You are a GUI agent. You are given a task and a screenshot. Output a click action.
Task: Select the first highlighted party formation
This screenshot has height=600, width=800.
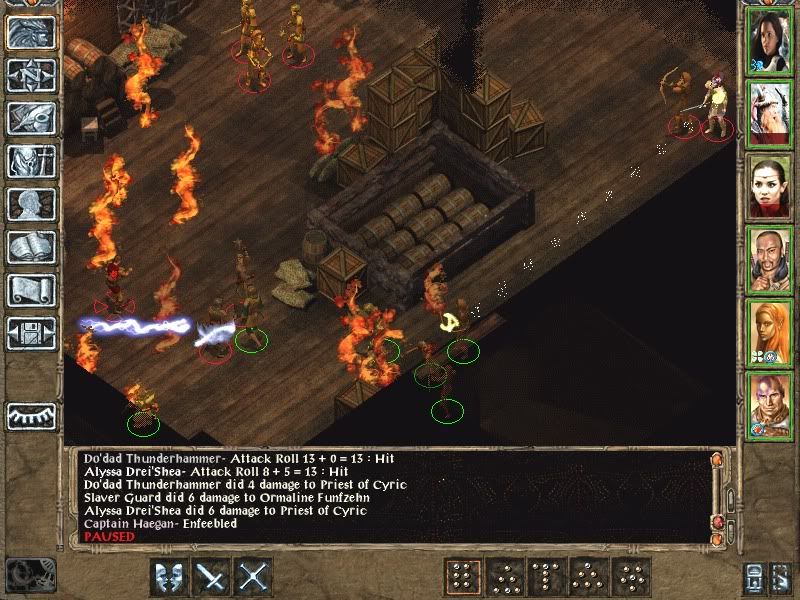pos(462,577)
